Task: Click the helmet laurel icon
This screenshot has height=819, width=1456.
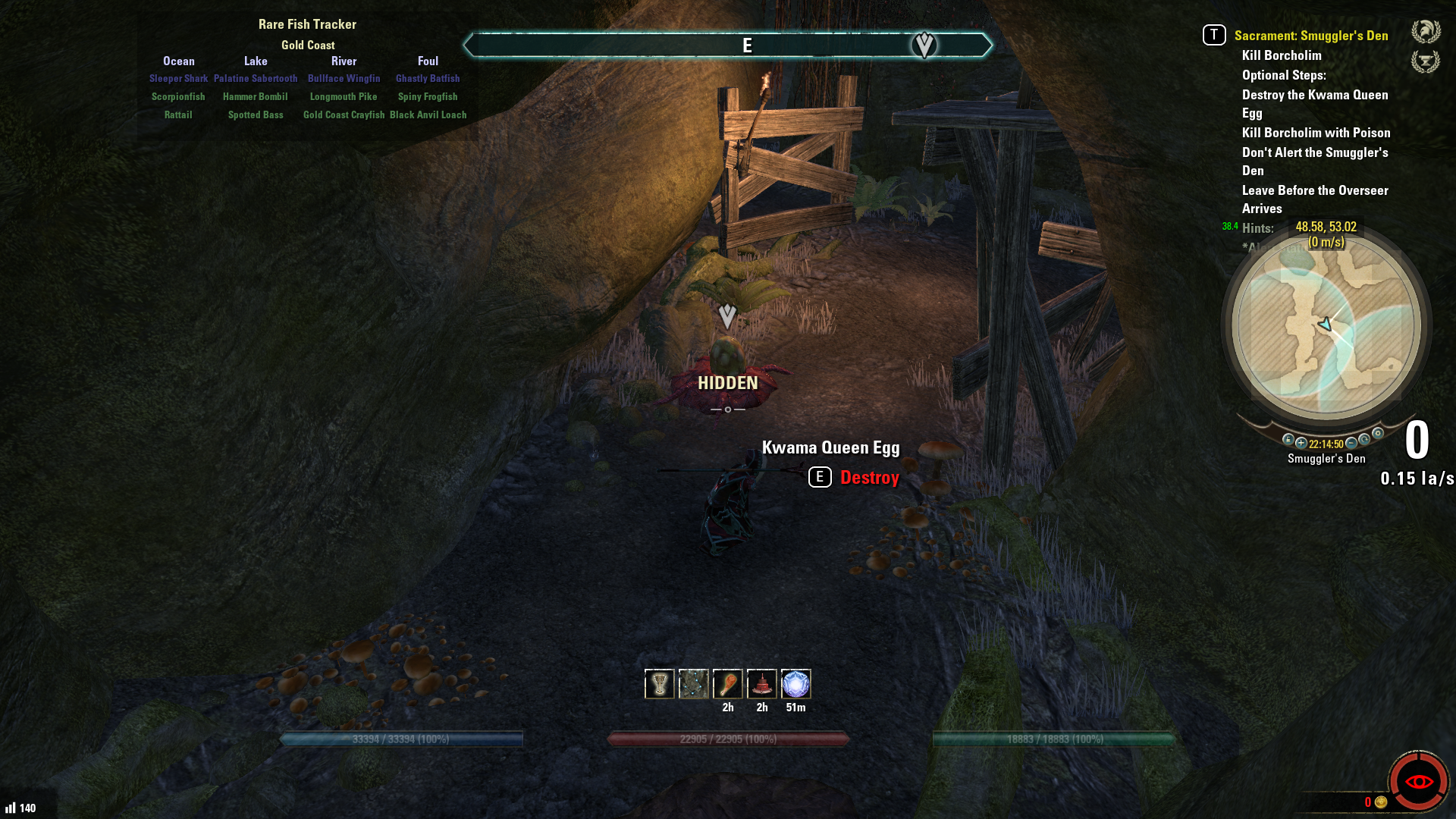Action: coord(1426,31)
